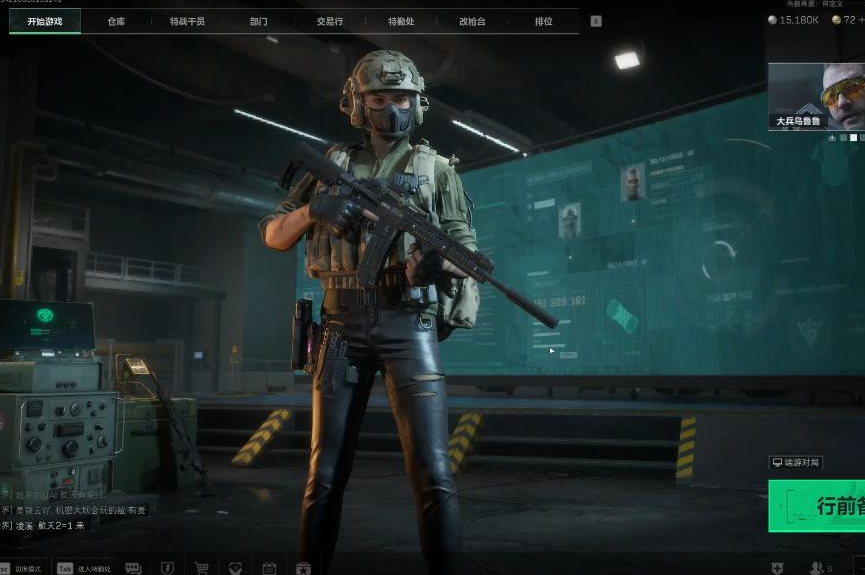Image resolution: width=865 pixels, height=575 pixels.
Task: Select the 开始游戏 tab
Action: [x=45, y=21]
